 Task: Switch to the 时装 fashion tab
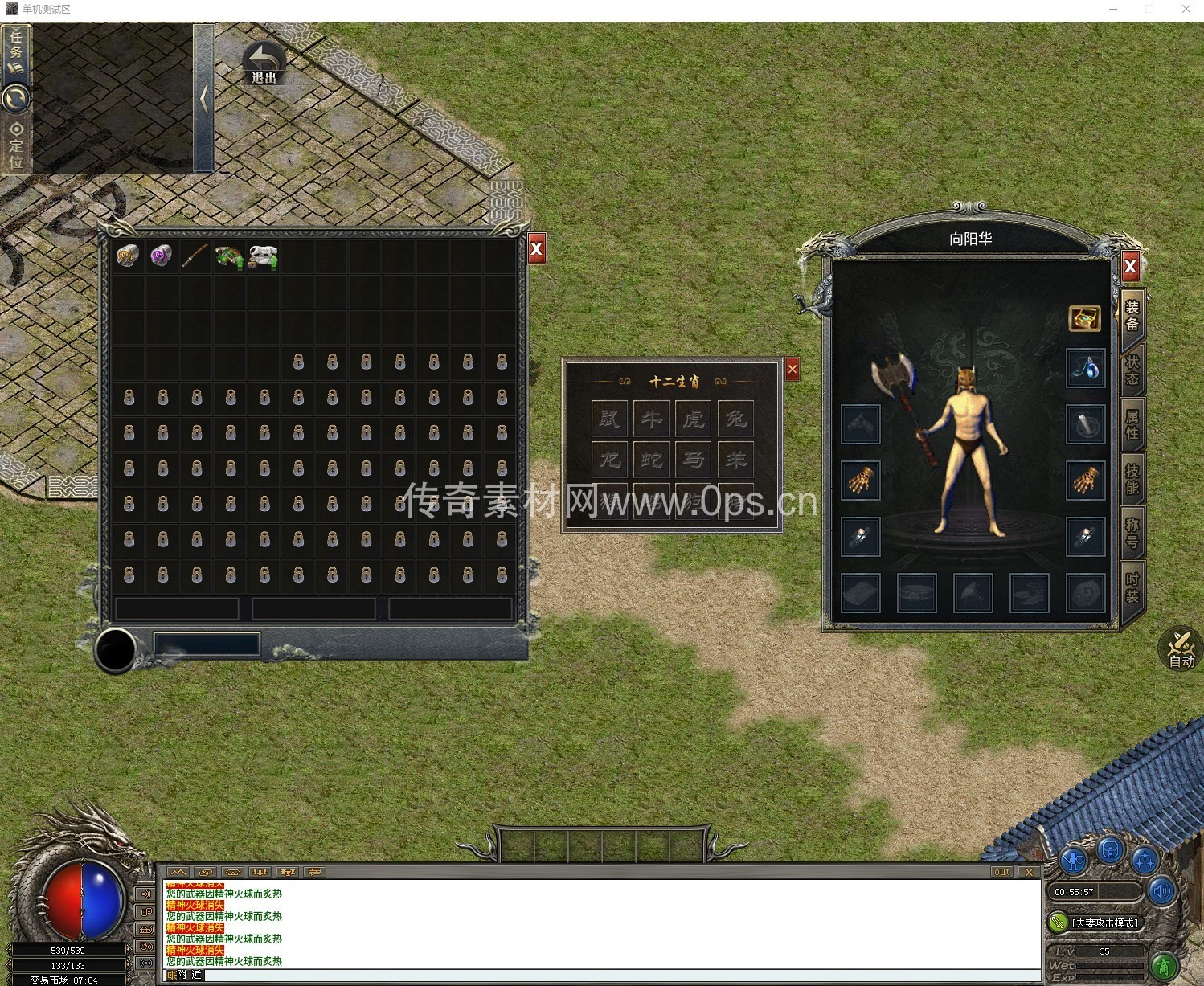(1132, 587)
